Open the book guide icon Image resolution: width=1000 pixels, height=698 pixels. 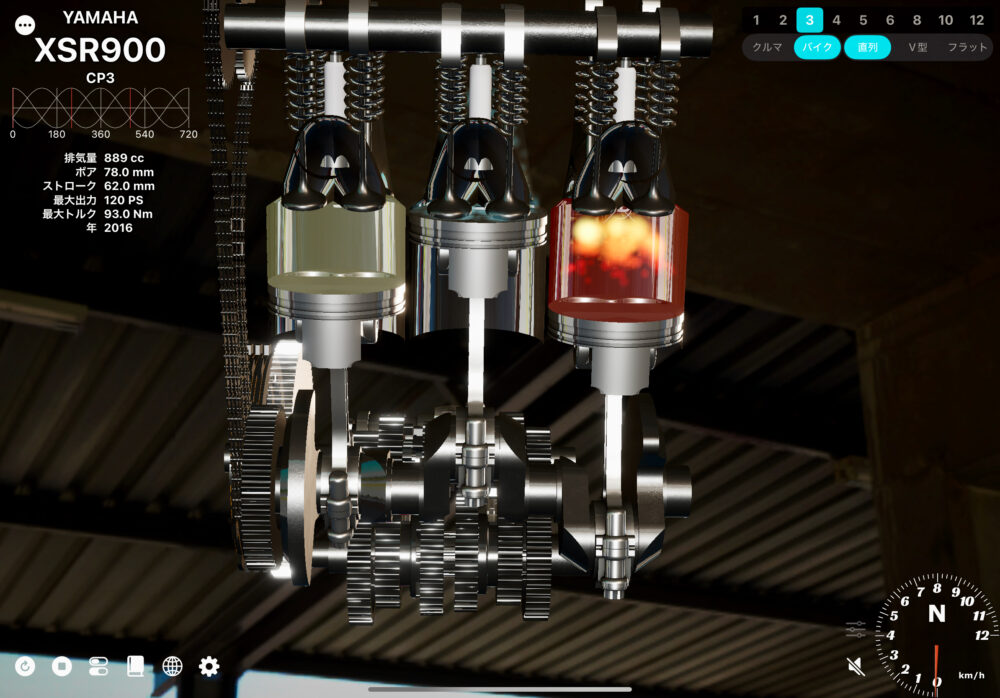135,666
